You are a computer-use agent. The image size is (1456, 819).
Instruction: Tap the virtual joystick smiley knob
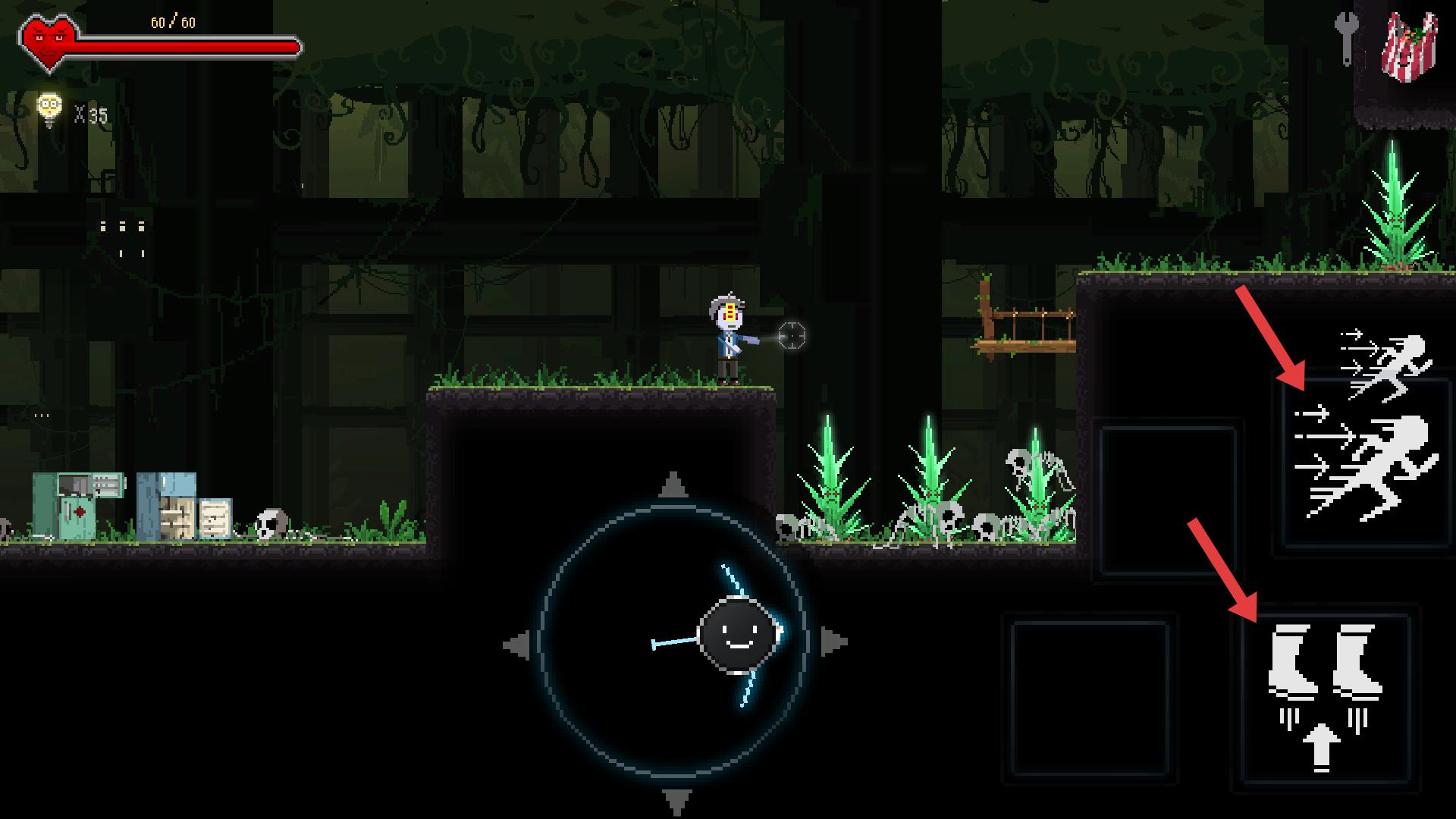click(x=737, y=635)
